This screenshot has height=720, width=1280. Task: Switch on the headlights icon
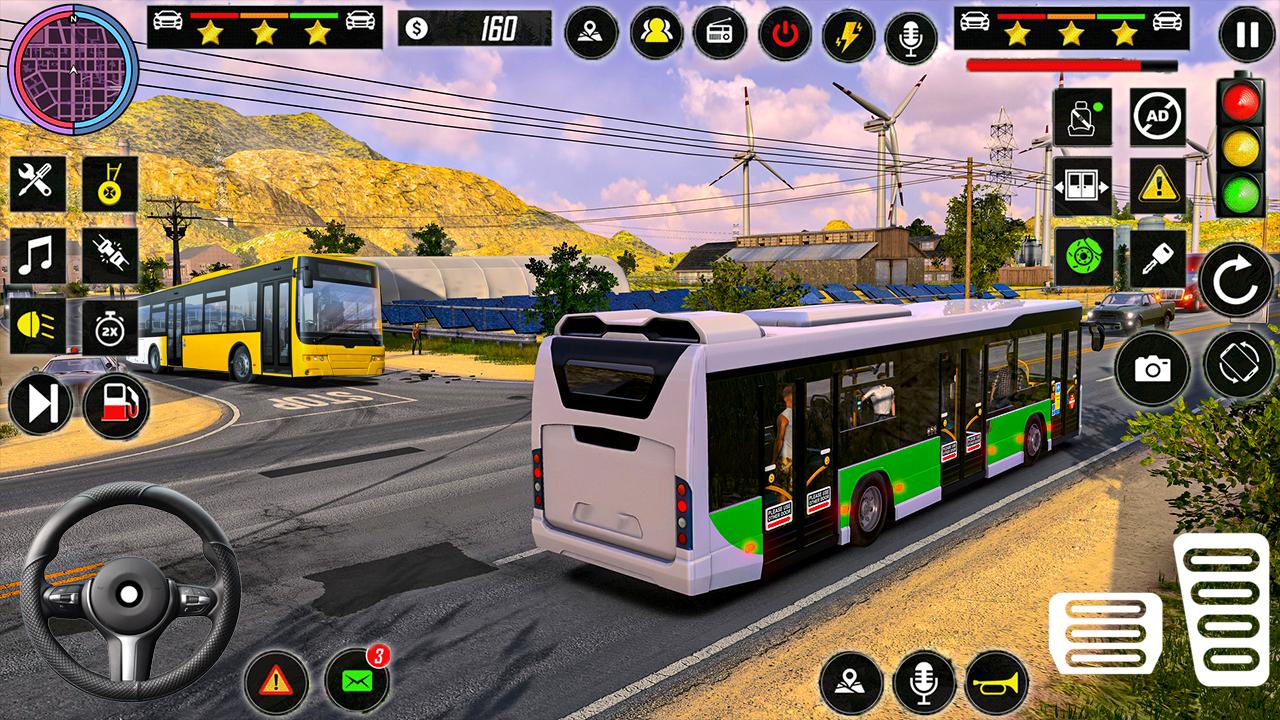tap(38, 326)
